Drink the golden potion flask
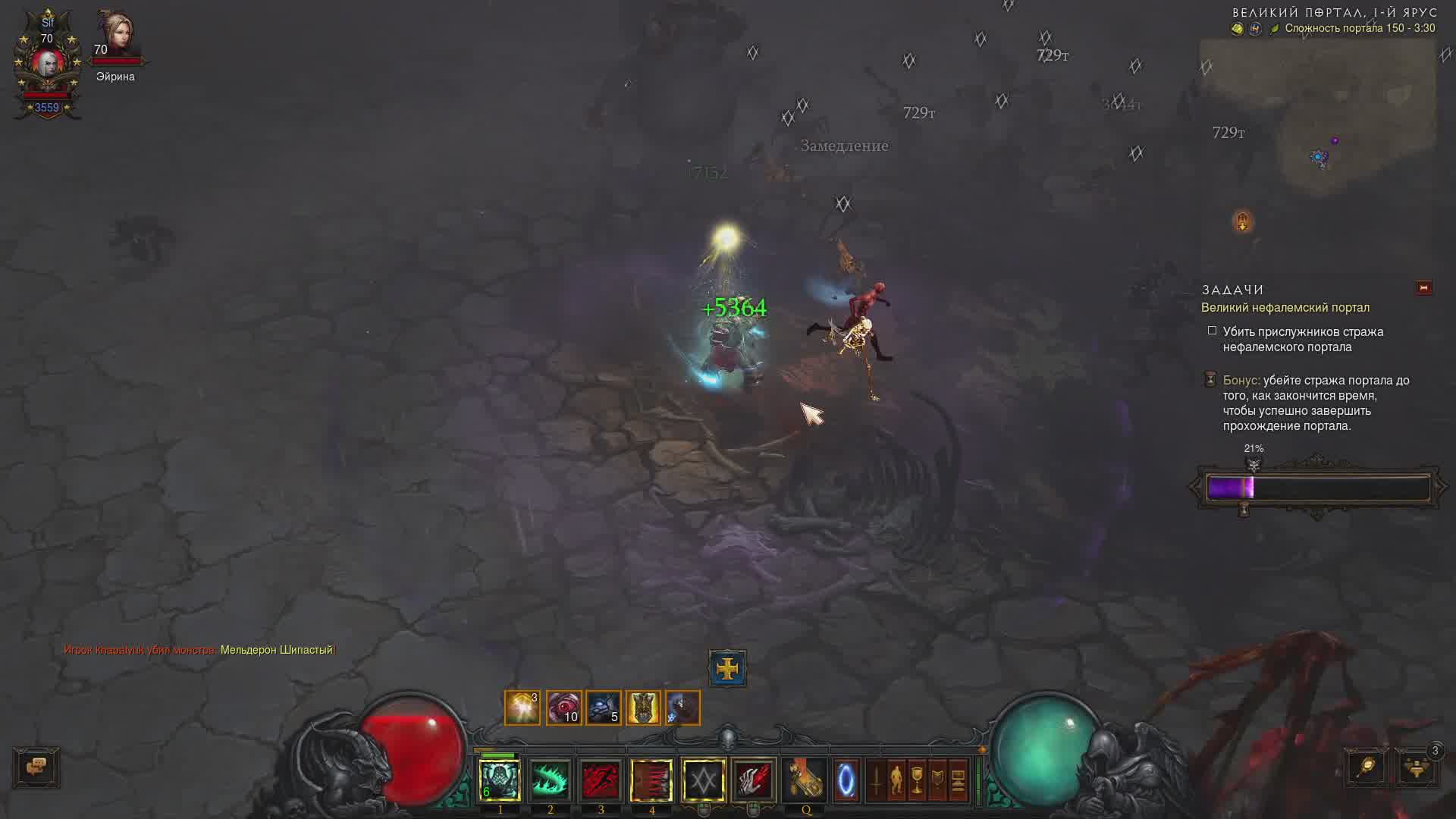 (x=805, y=780)
